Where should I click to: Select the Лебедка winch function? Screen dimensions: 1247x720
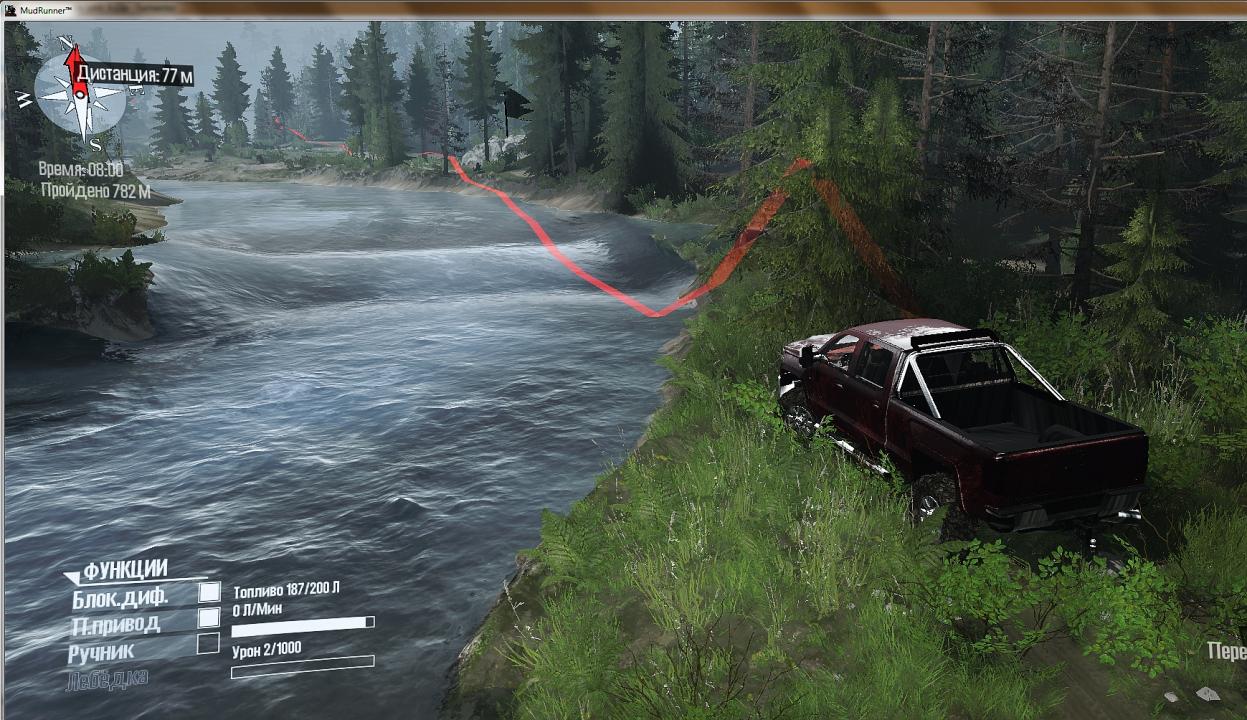click(x=108, y=680)
